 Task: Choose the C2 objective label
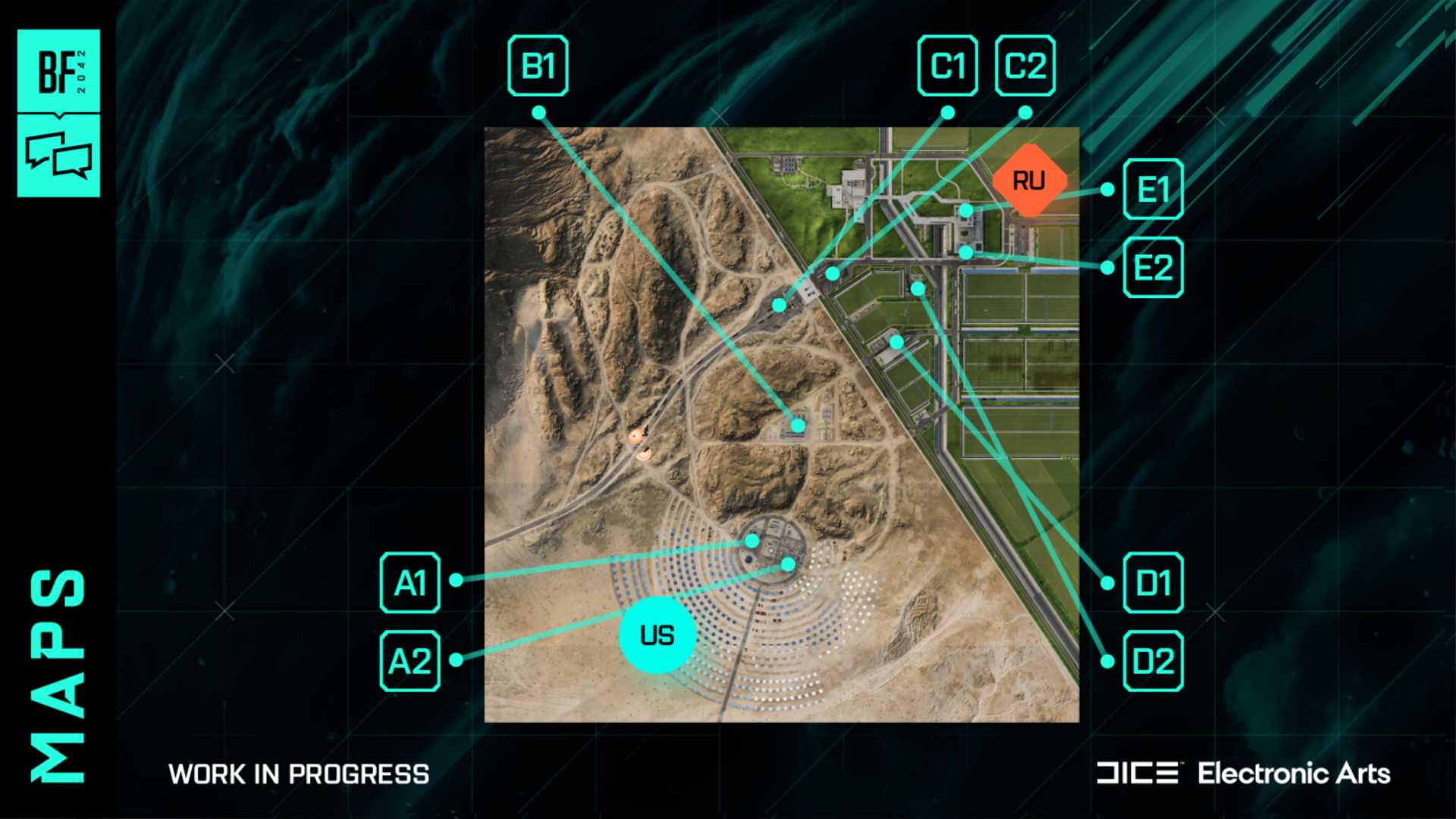pos(1025,66)
